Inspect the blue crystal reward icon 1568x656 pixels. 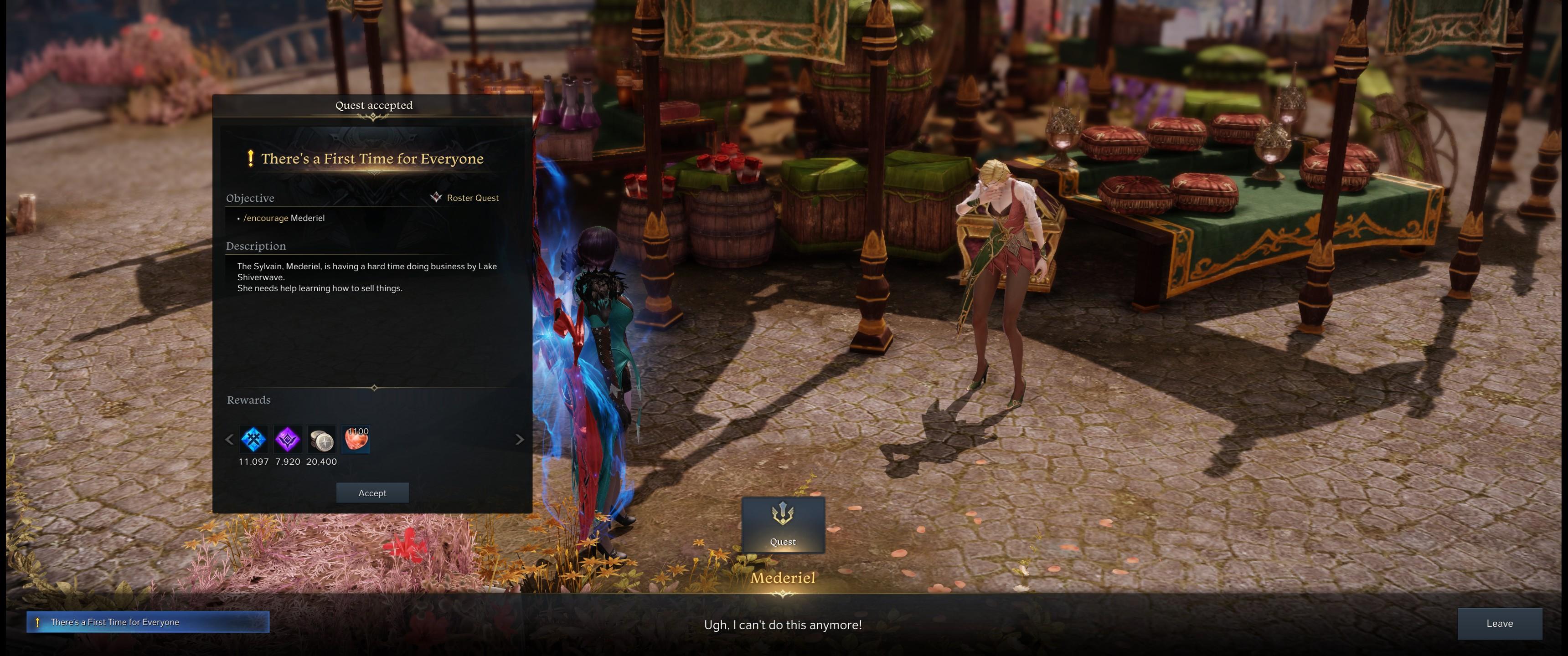point(253,439)
